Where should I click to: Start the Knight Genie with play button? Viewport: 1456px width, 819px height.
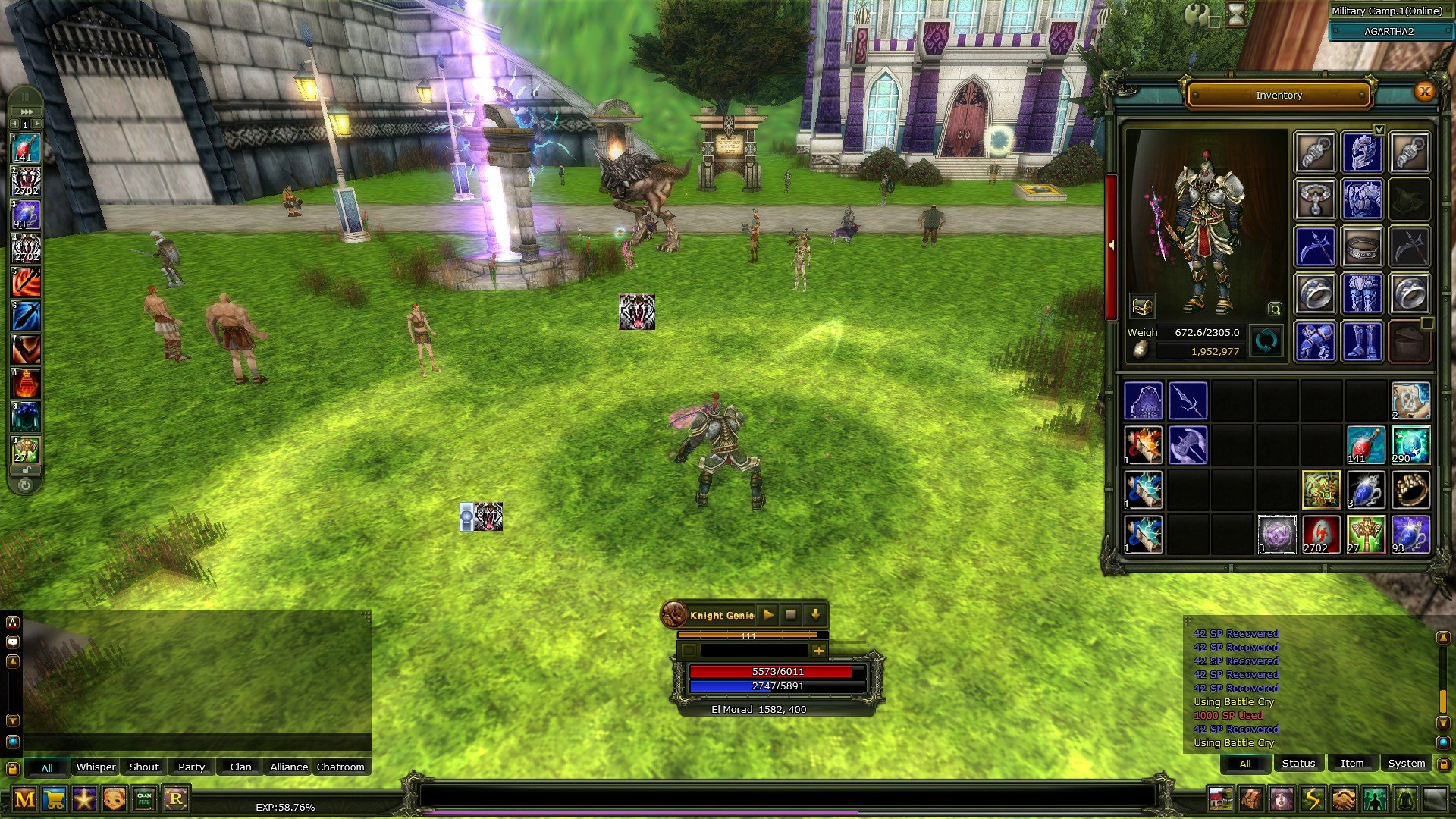coord(767,615)
